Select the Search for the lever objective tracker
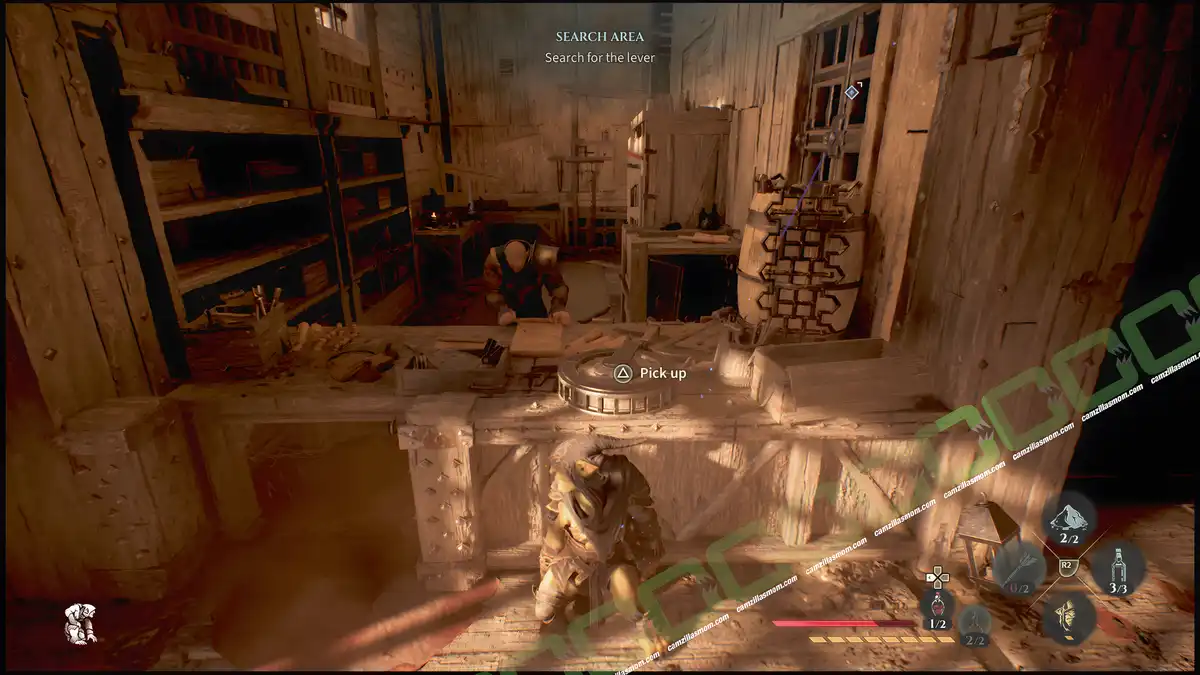1200x675 pixels. point(600,58)
